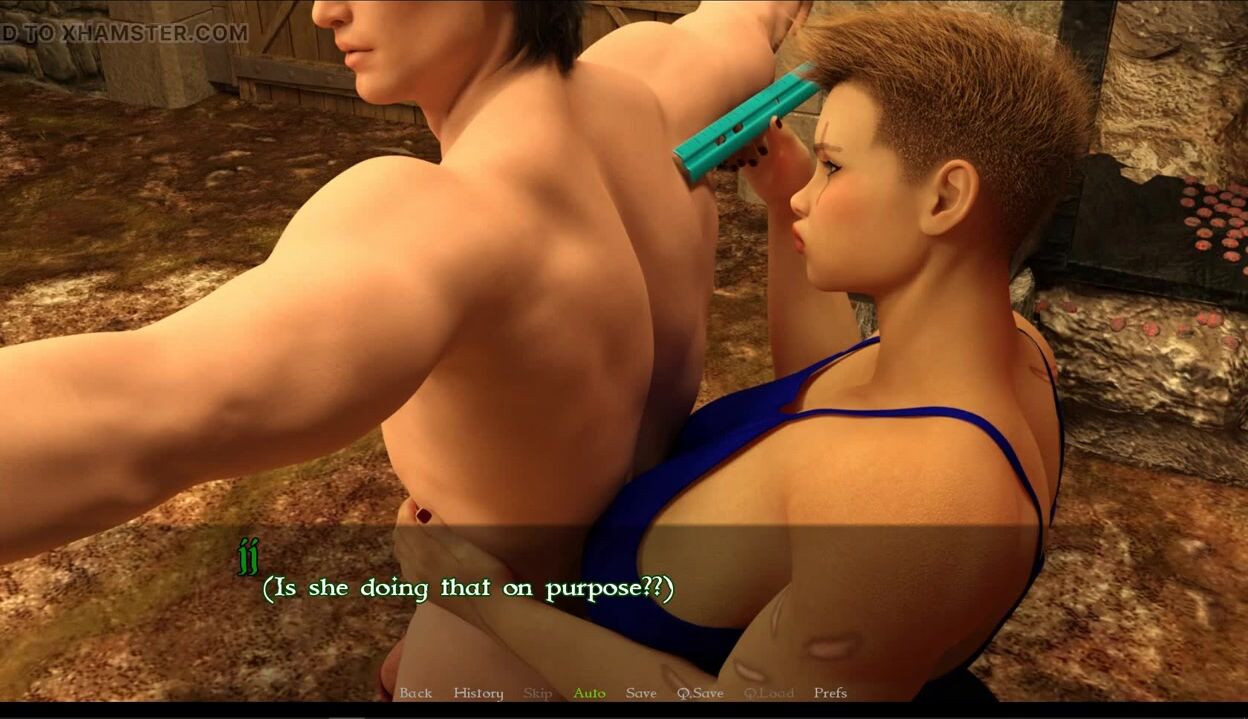
Task: Open the Prefs menu
Action: click(830, 693)
